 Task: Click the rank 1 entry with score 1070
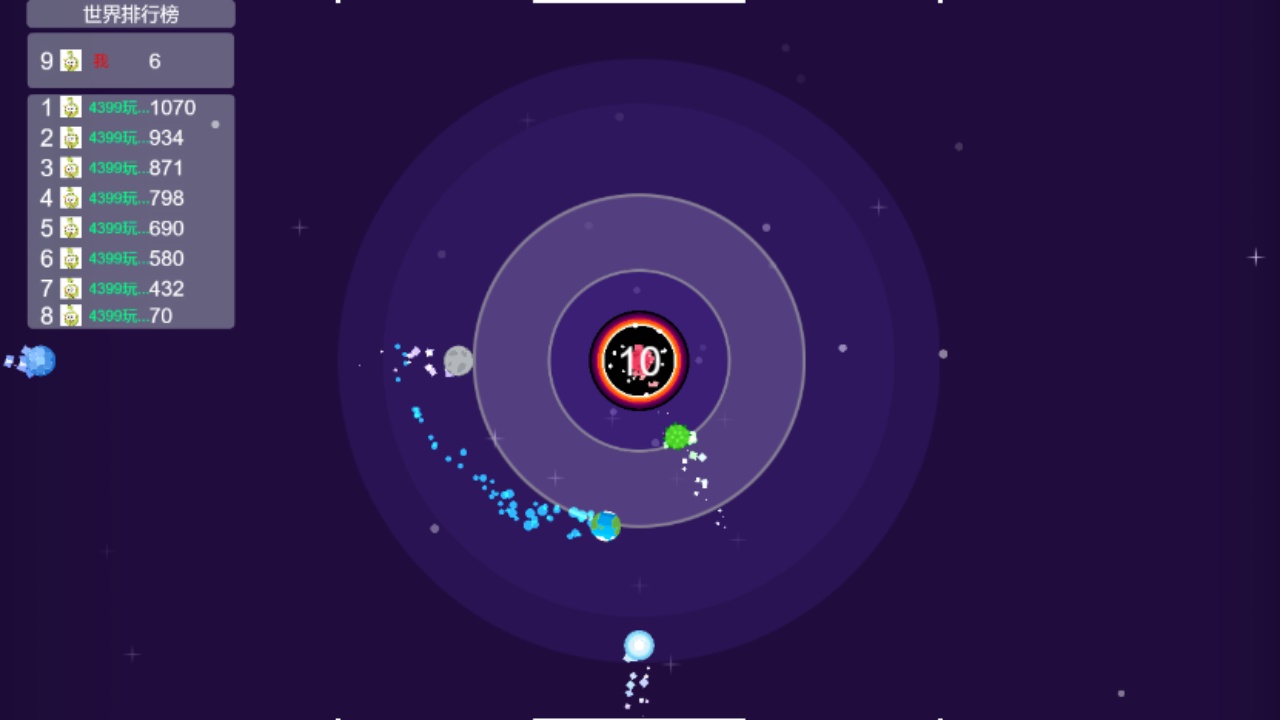130,107
